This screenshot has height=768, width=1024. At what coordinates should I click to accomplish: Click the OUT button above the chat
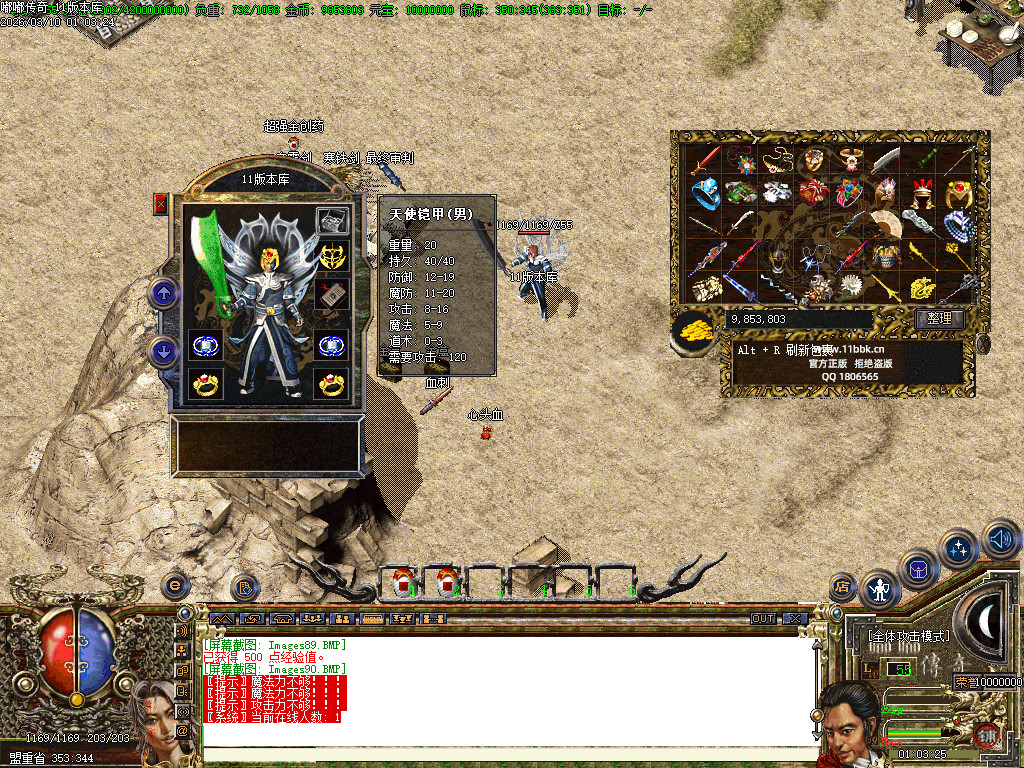coord(763,619)
